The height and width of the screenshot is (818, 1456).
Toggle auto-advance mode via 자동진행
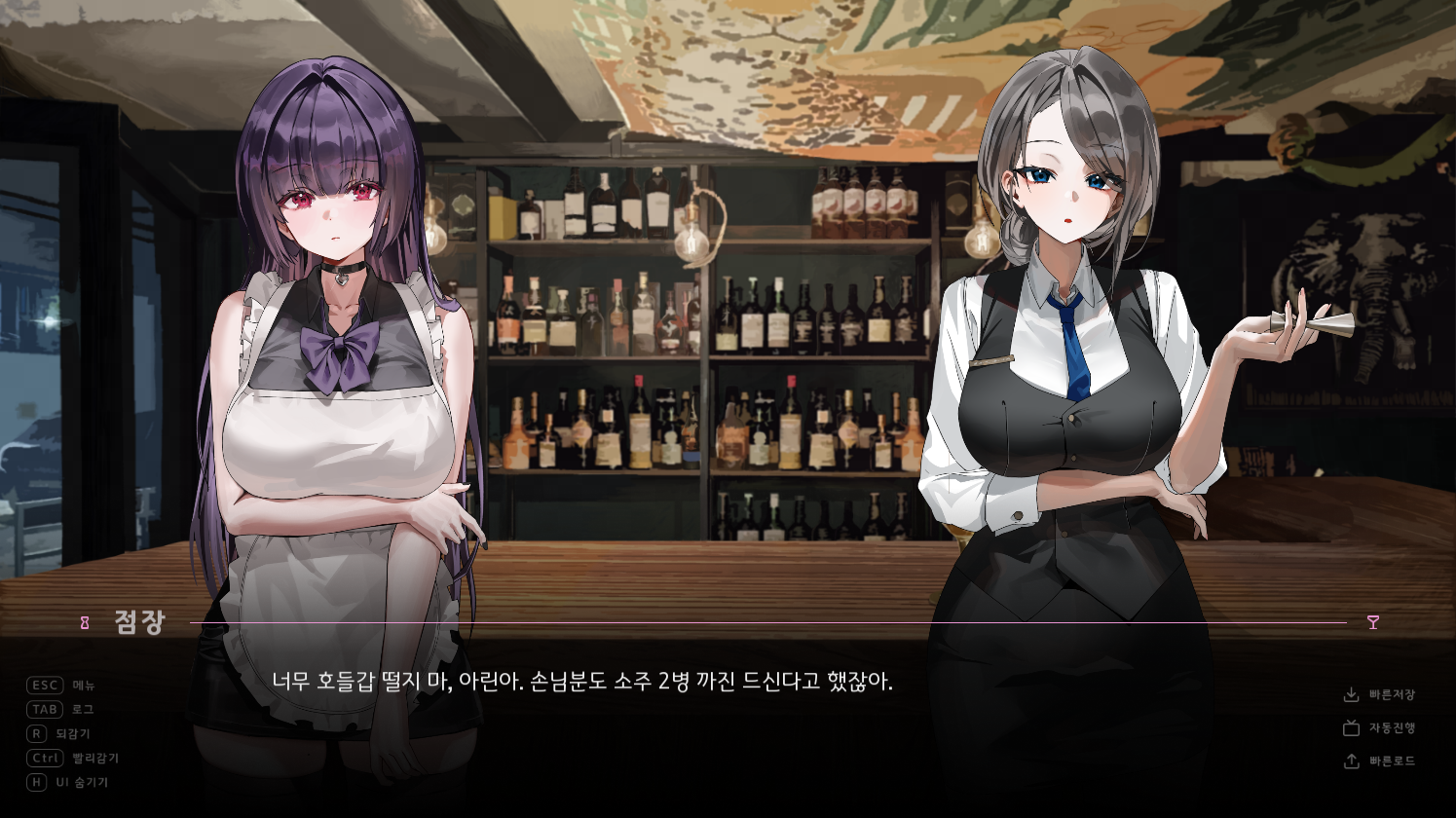tap(1392, 727)
